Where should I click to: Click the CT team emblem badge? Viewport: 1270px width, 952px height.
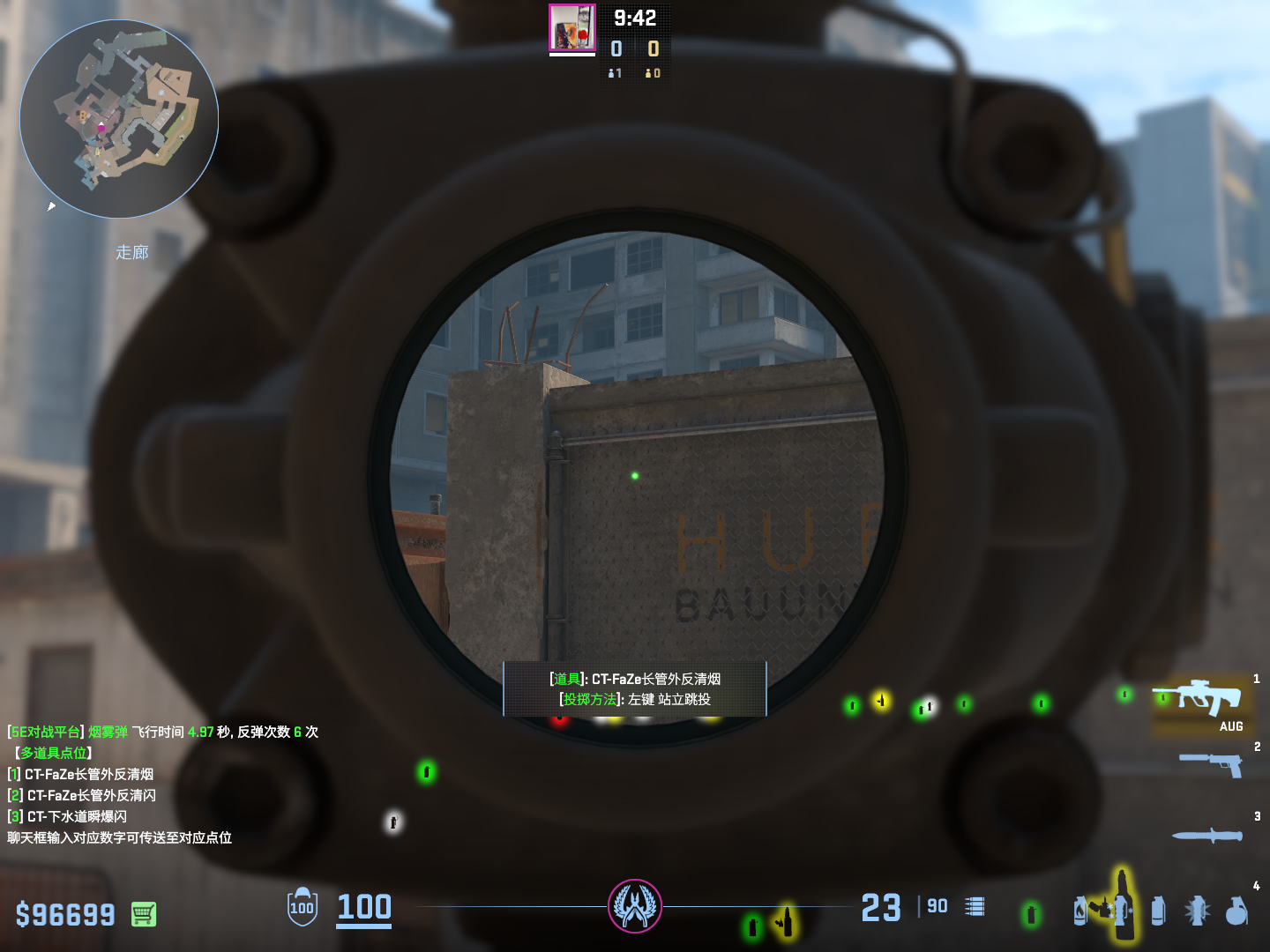pos(635,906)
